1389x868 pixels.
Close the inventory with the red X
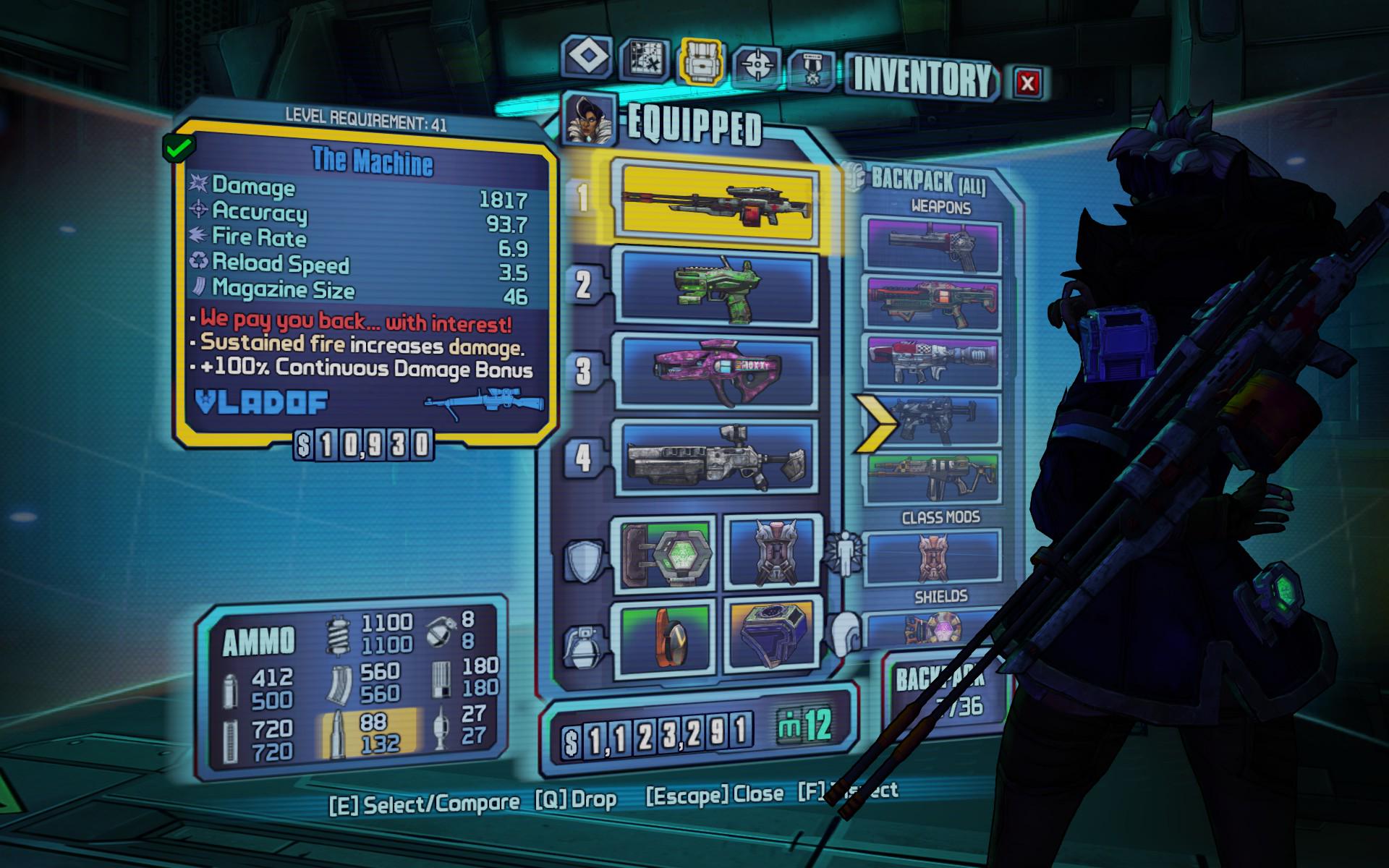pos(1027,82)
